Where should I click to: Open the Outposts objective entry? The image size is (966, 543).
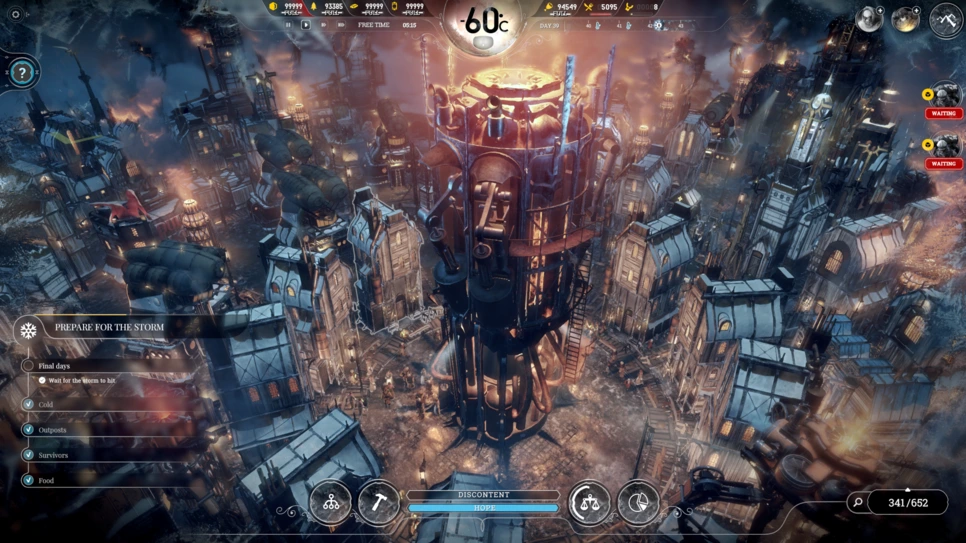[x=52, y=430]
